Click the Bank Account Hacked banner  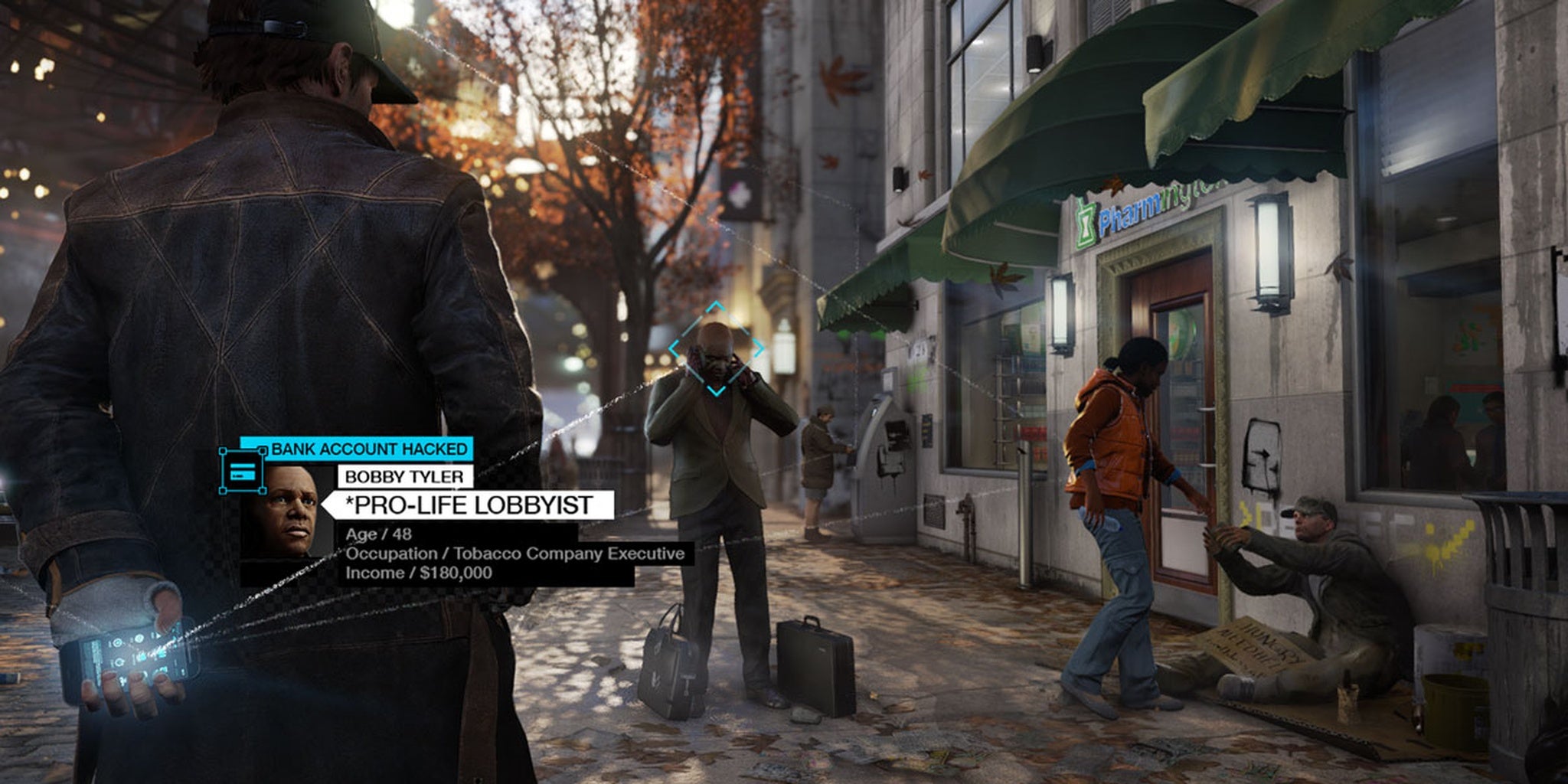click(x=367, y=449)
